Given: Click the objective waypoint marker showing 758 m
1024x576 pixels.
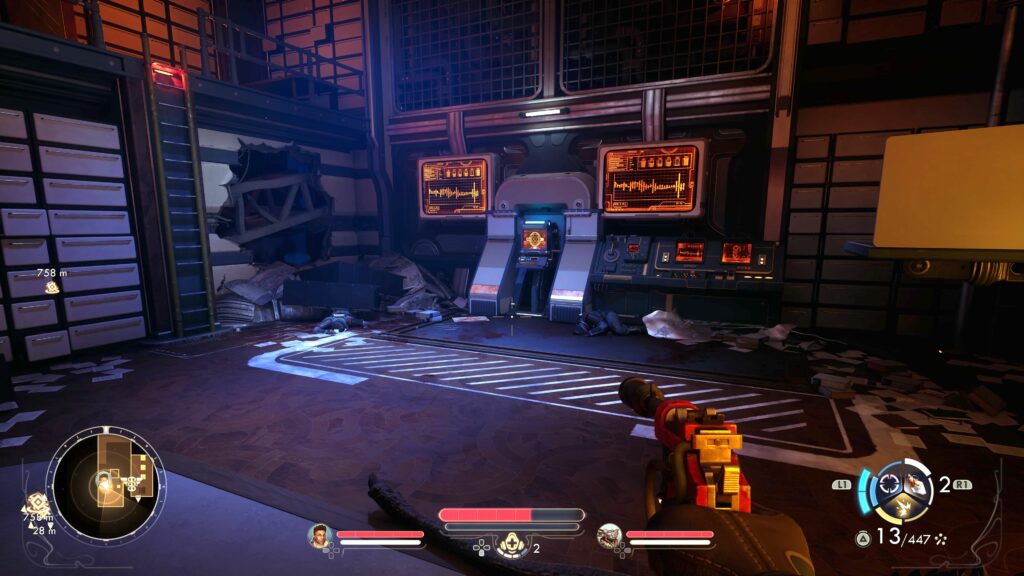Looking at the screenshot, I should point(52,287).
